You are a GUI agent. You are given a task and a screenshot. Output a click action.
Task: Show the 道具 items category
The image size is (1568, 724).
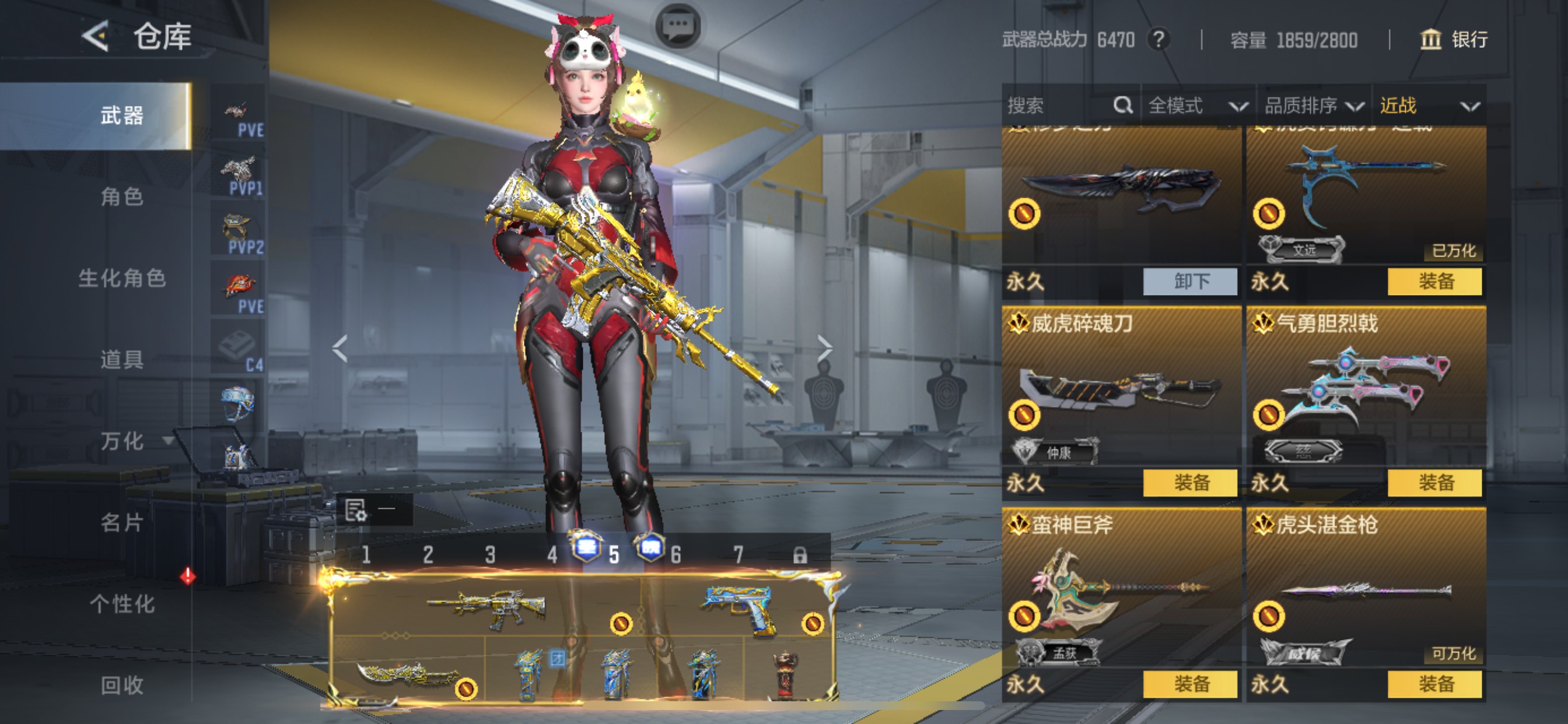(x=122, y=360)
